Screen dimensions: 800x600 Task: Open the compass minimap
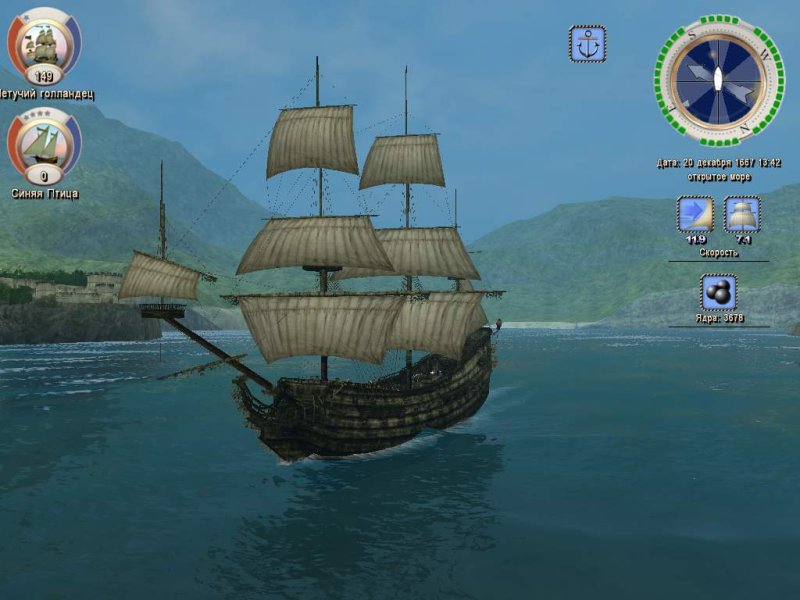coord(719,80)
